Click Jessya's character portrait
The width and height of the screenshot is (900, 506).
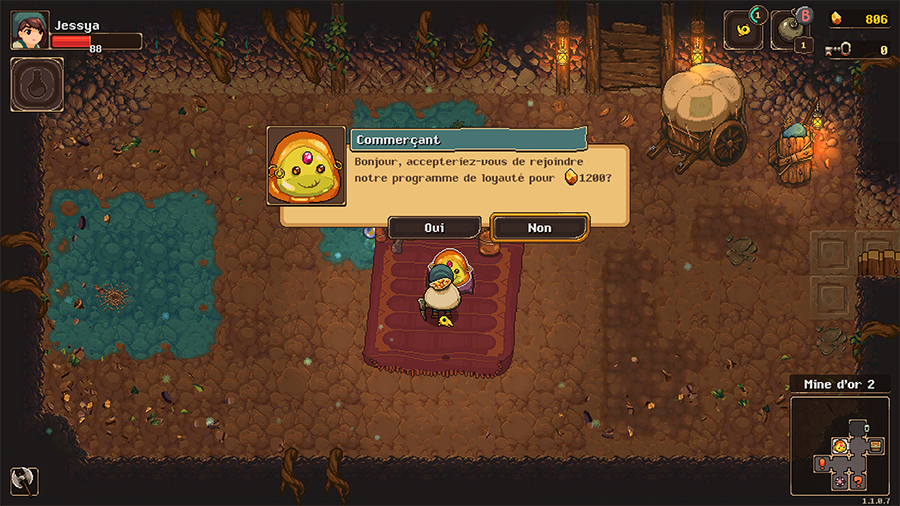29,30
